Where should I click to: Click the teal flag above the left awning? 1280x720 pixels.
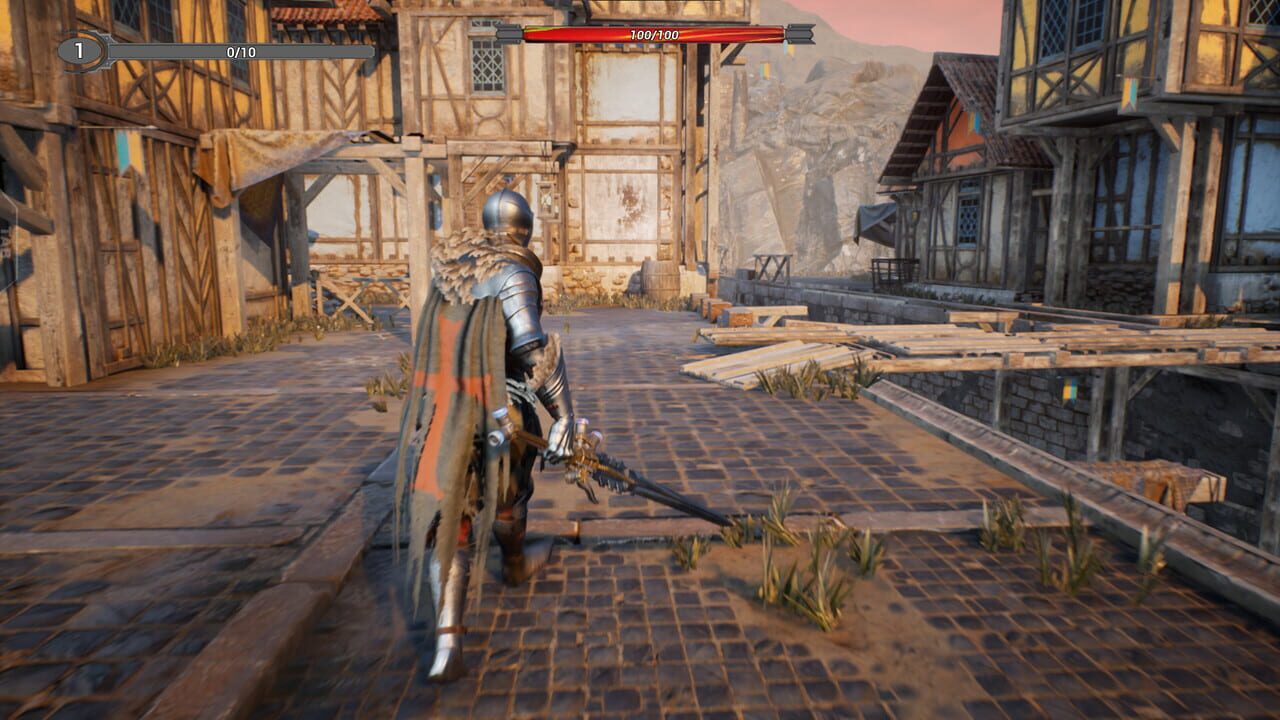[x=127, y=151]
